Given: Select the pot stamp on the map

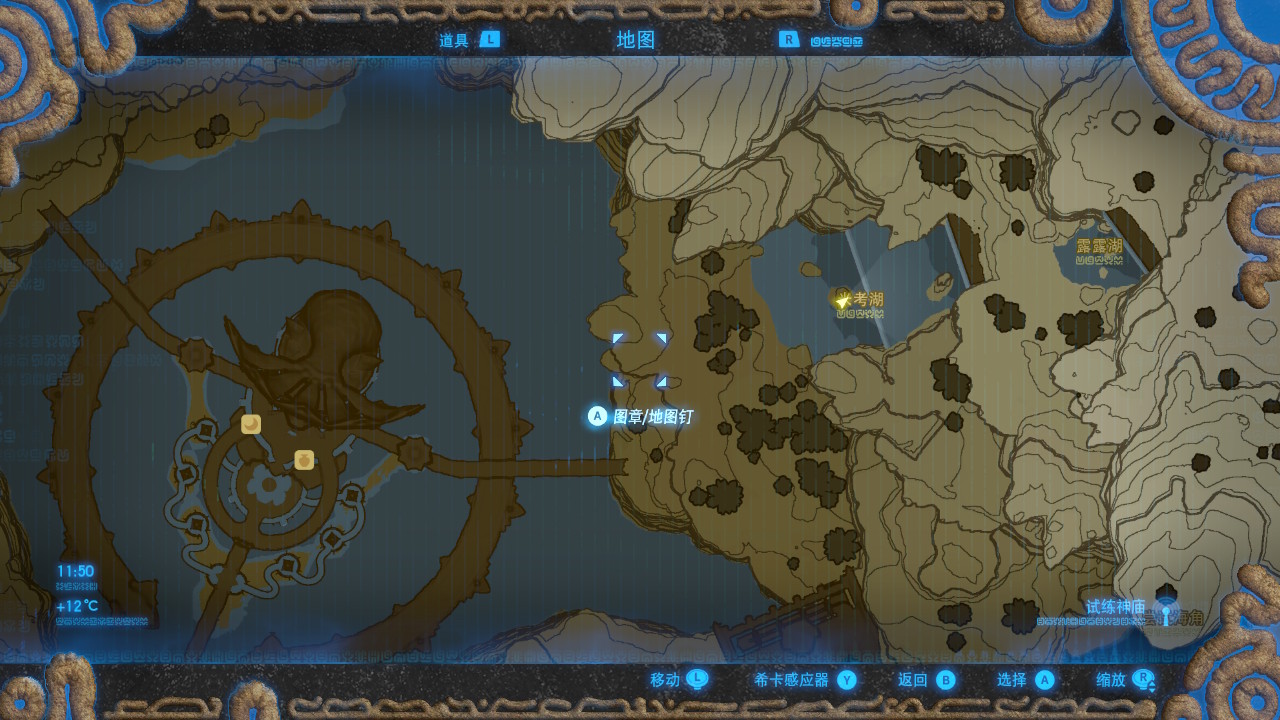Looking at the screenshot, I should pos(304,460).
